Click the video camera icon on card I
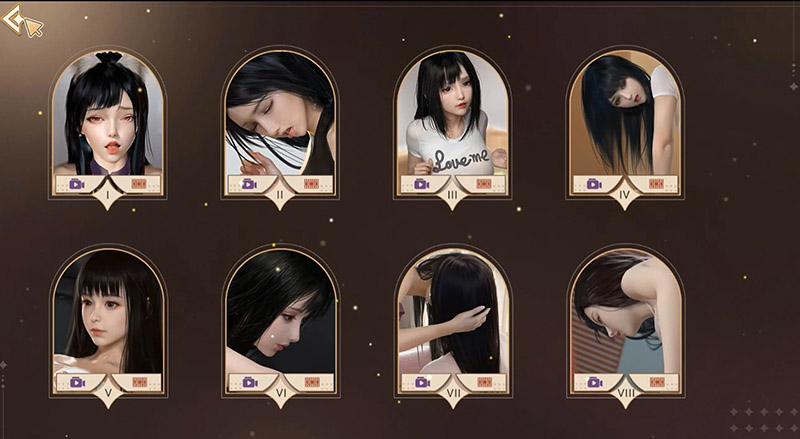 [76, 184]
